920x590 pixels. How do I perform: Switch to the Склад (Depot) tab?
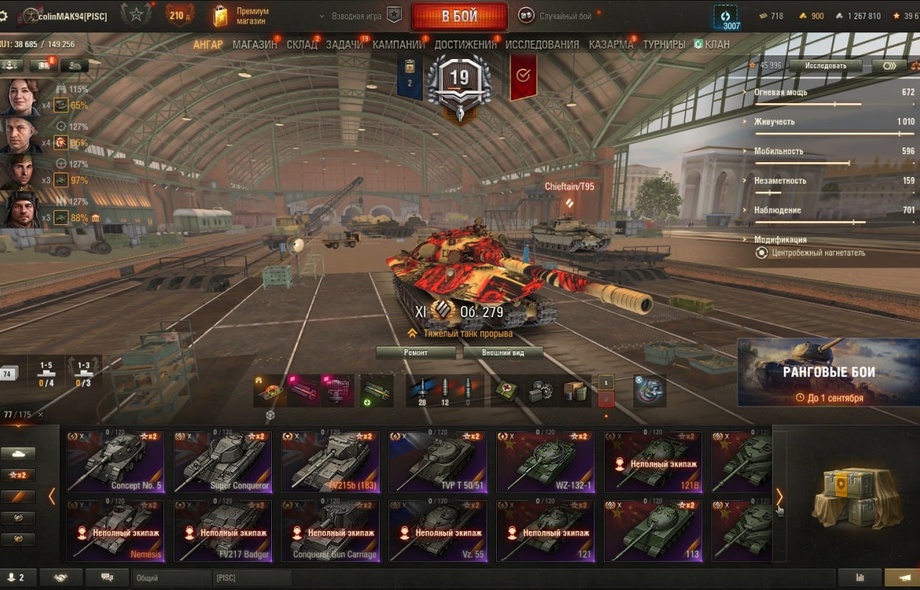click(301, 45)
